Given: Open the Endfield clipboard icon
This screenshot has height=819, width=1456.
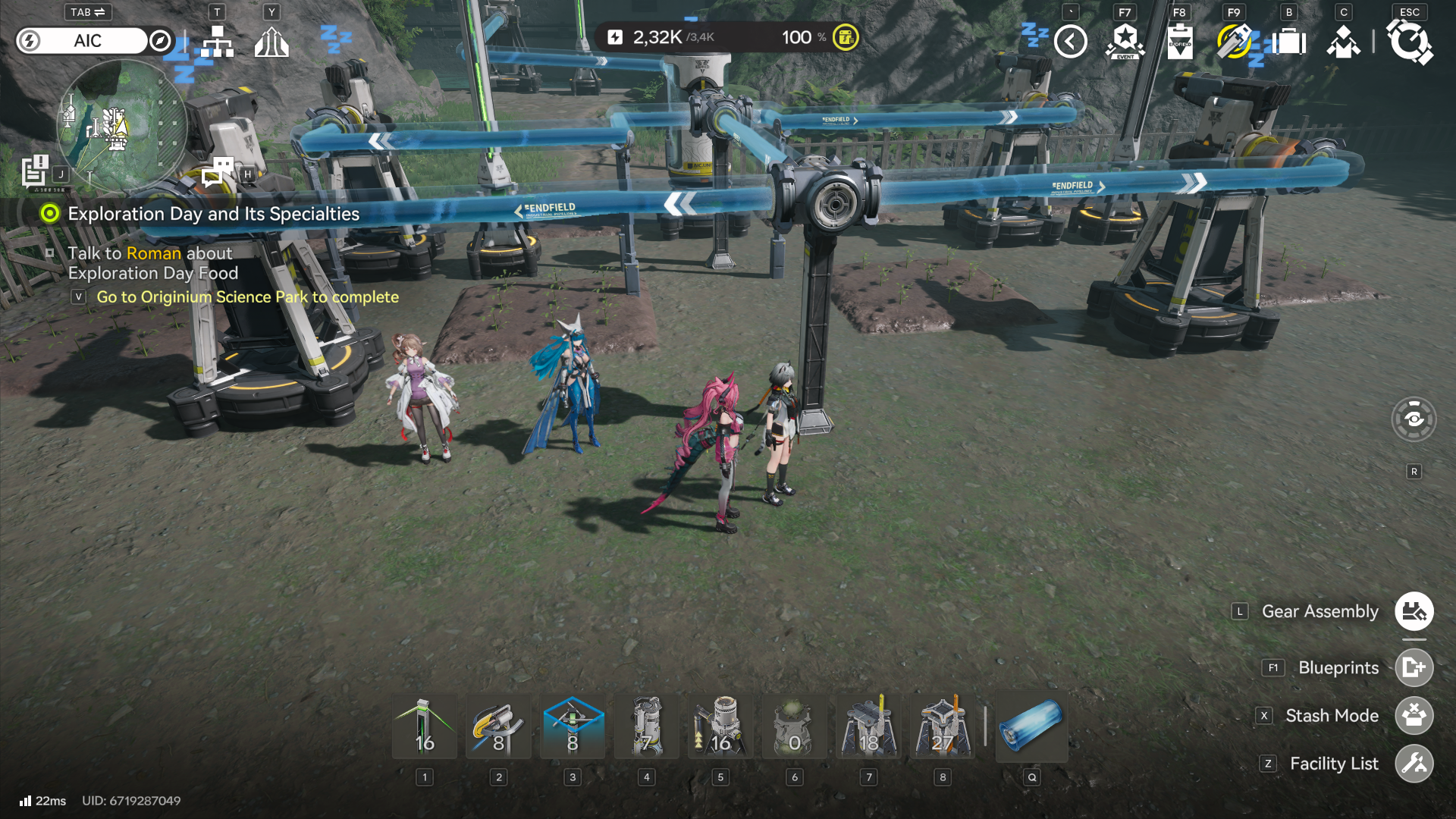Looking at the screenshot, I should [1180, 42].
